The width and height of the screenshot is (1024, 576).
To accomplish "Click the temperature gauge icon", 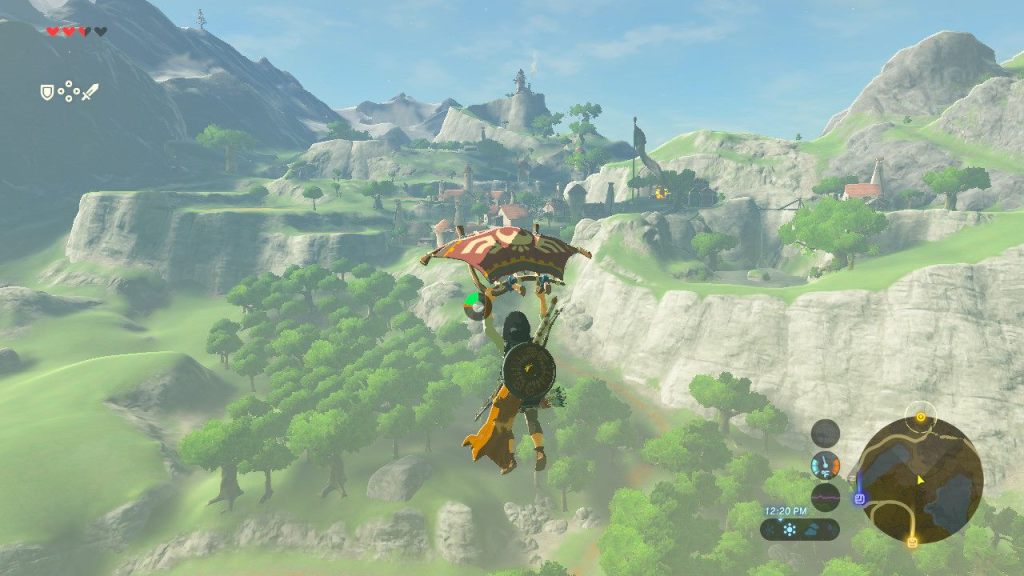I will pos(825,464).
